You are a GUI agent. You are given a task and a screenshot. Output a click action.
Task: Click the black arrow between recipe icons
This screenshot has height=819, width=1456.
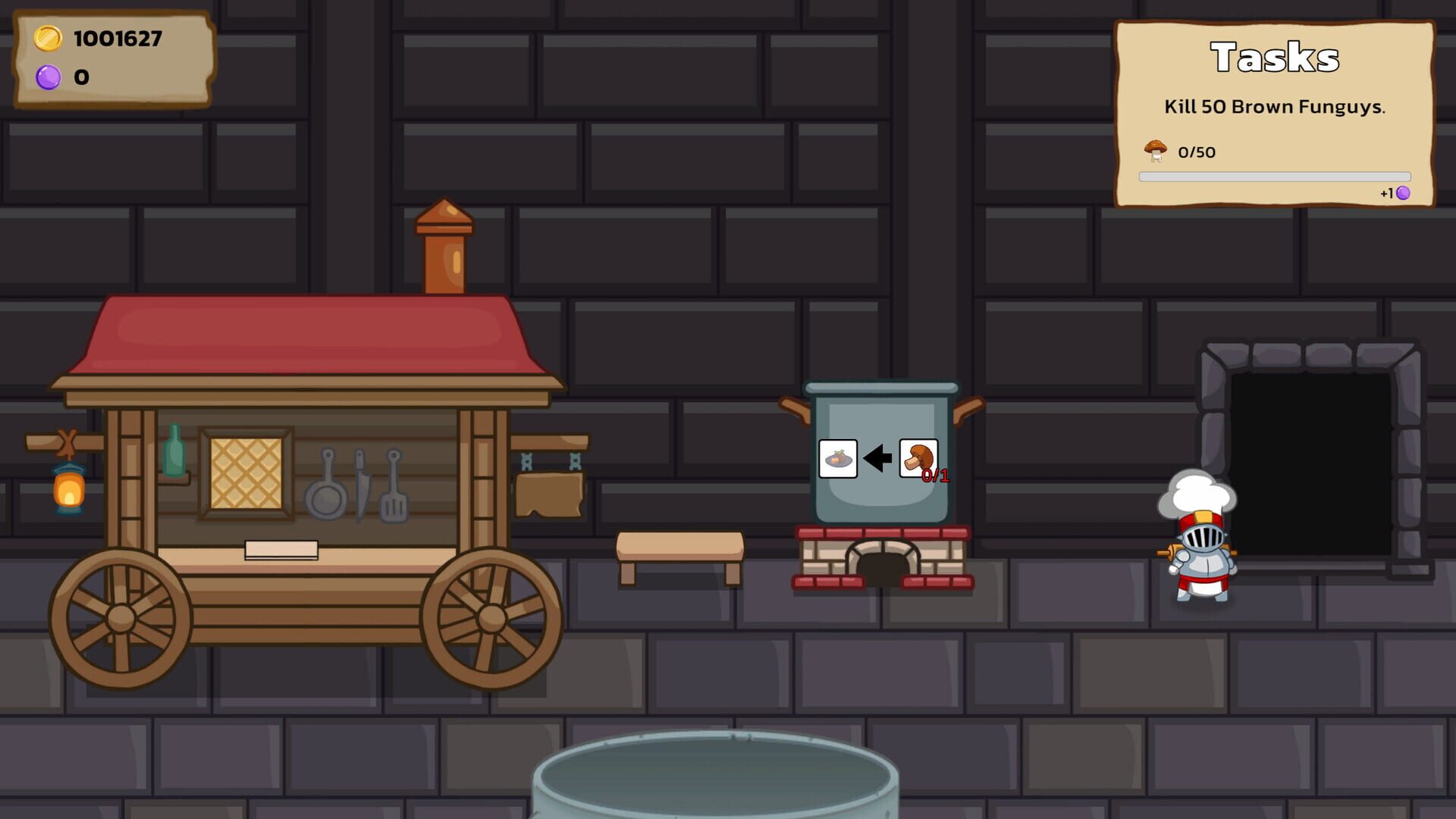877,457
